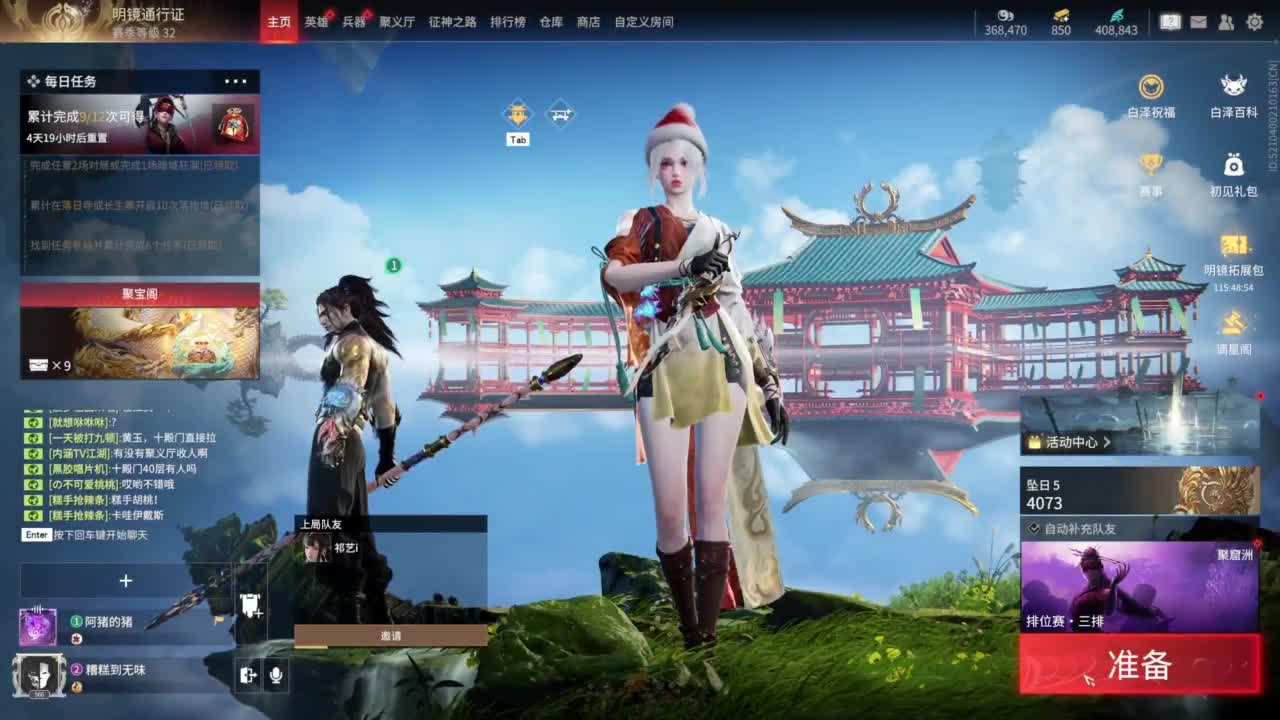Open the 商店 menu item
The height and width of the screenshot is (720, 1280).
pyautogui.click(x=589, y=21)
